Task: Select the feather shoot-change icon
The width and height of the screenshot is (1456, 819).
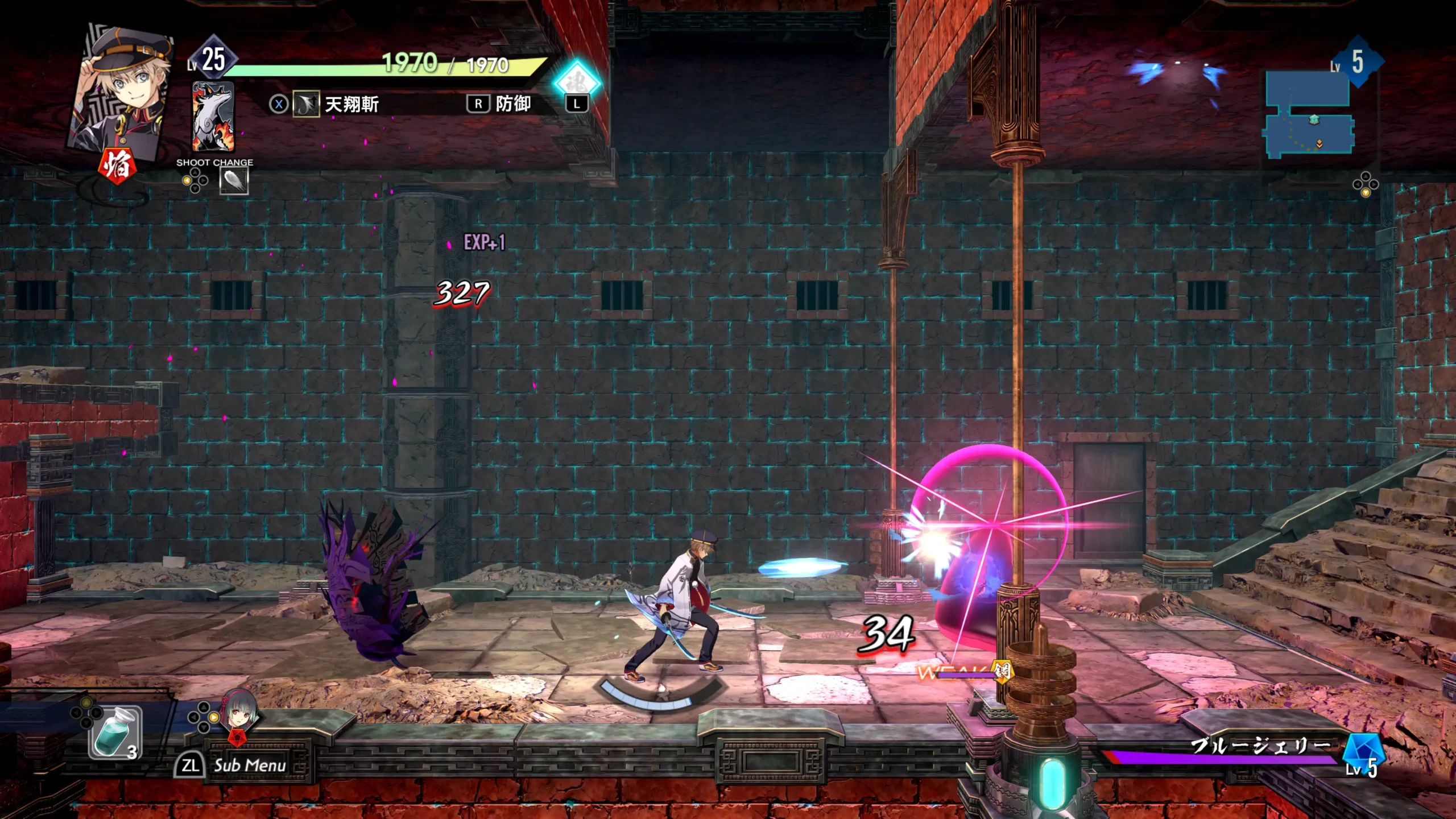Action: point(234,182)
